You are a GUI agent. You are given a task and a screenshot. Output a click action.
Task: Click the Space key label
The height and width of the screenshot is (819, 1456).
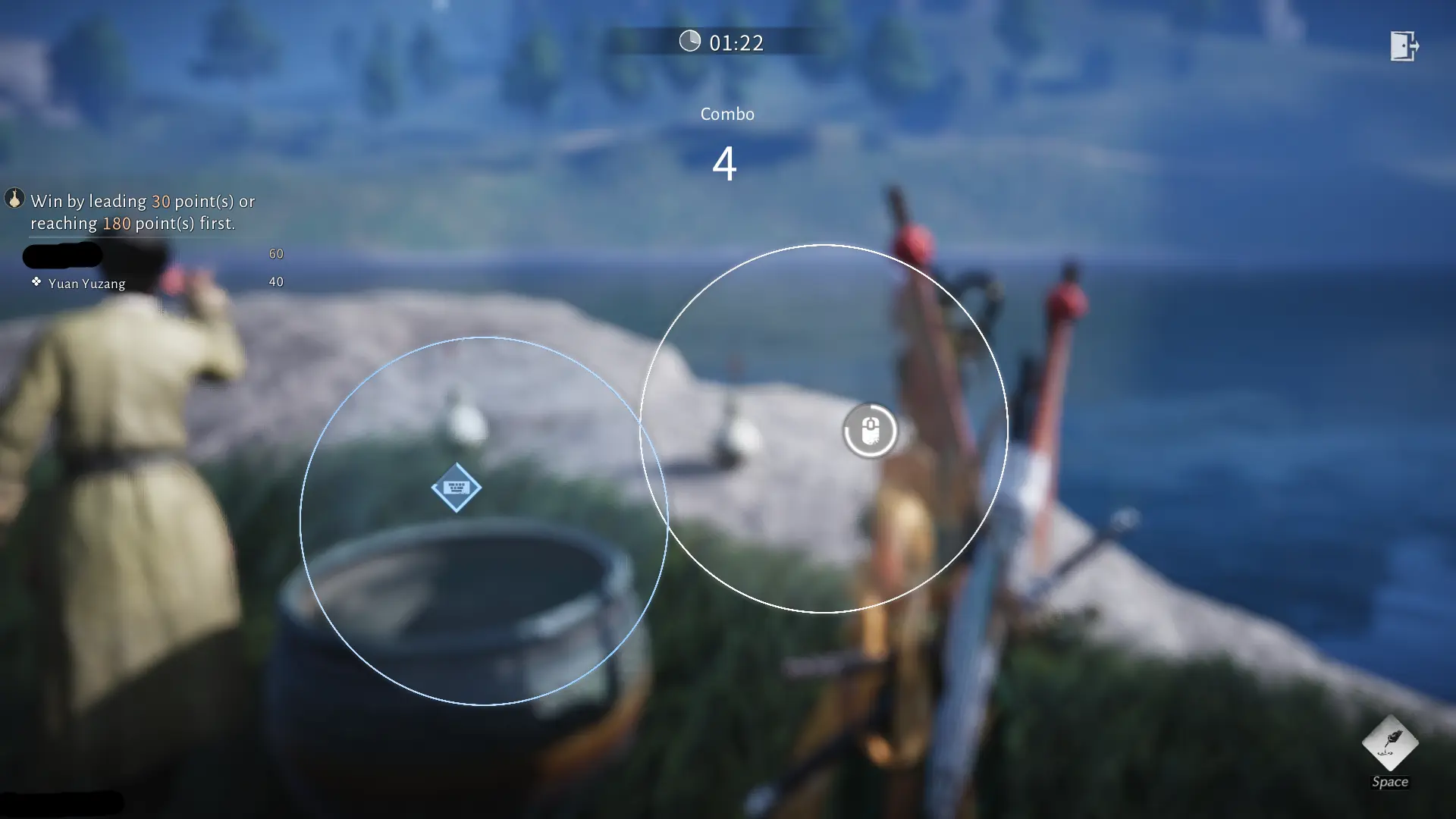[x=1390, y=782]
